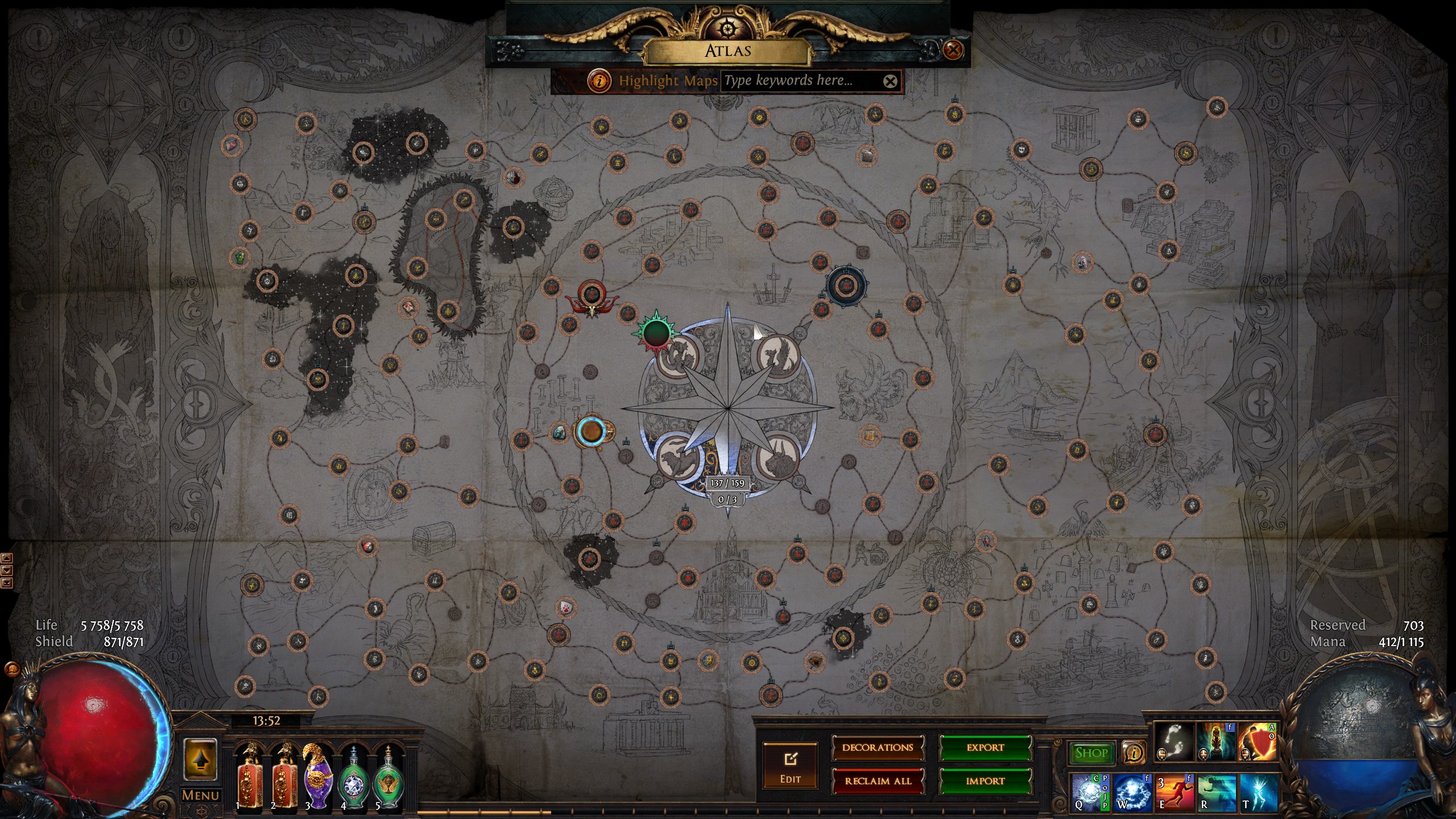
Task: Open the green Shop button
Action: point(1091,753)
